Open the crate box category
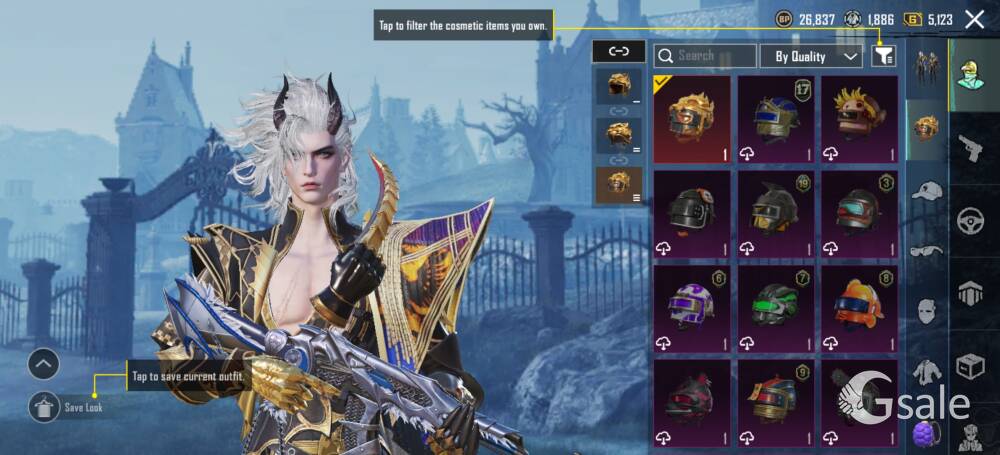The width and height of the screenshot is (1000, 455). [970, 366]
